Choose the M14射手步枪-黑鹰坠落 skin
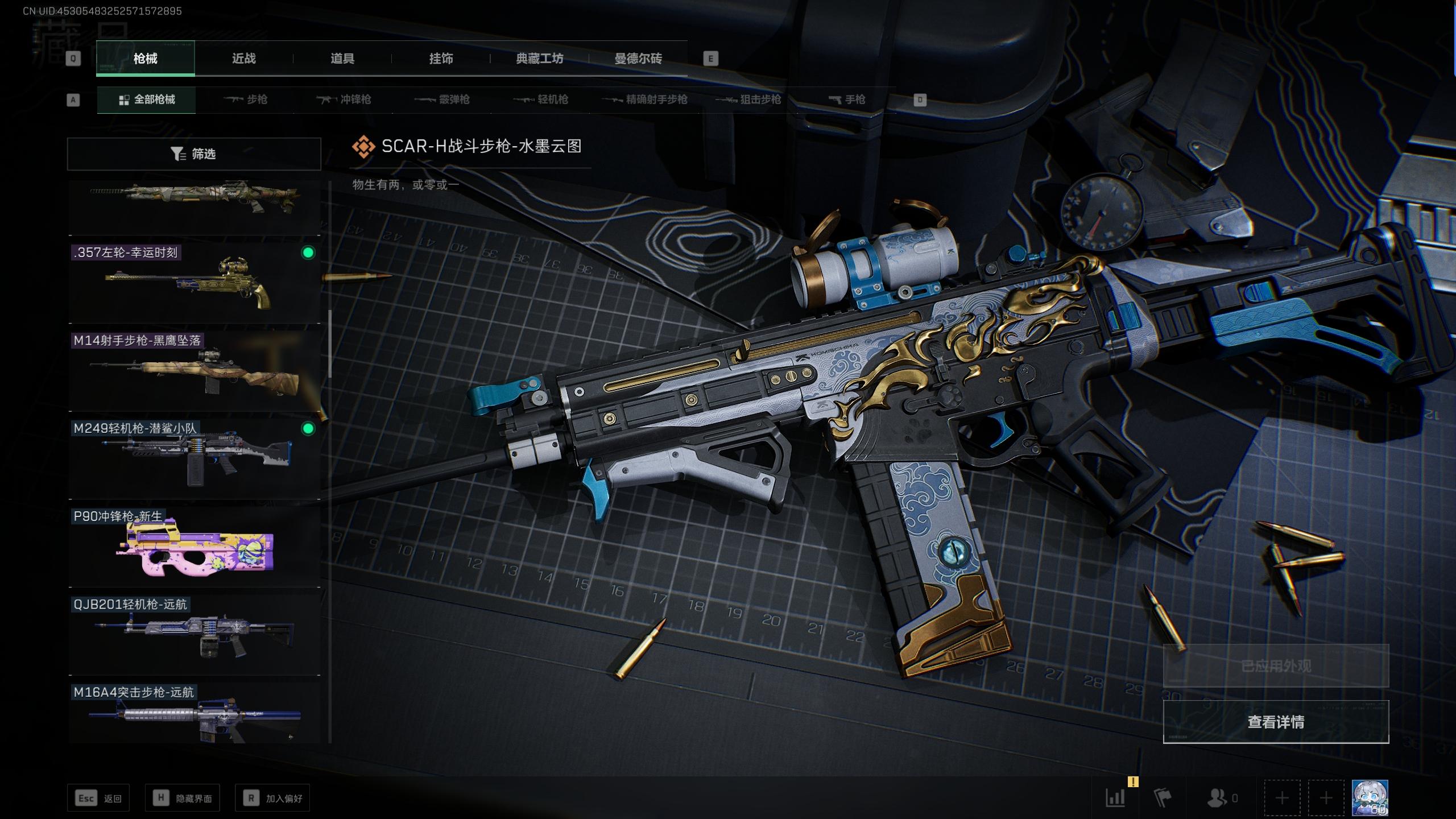Screen dimensions: 1456x819 coord(194,371)
